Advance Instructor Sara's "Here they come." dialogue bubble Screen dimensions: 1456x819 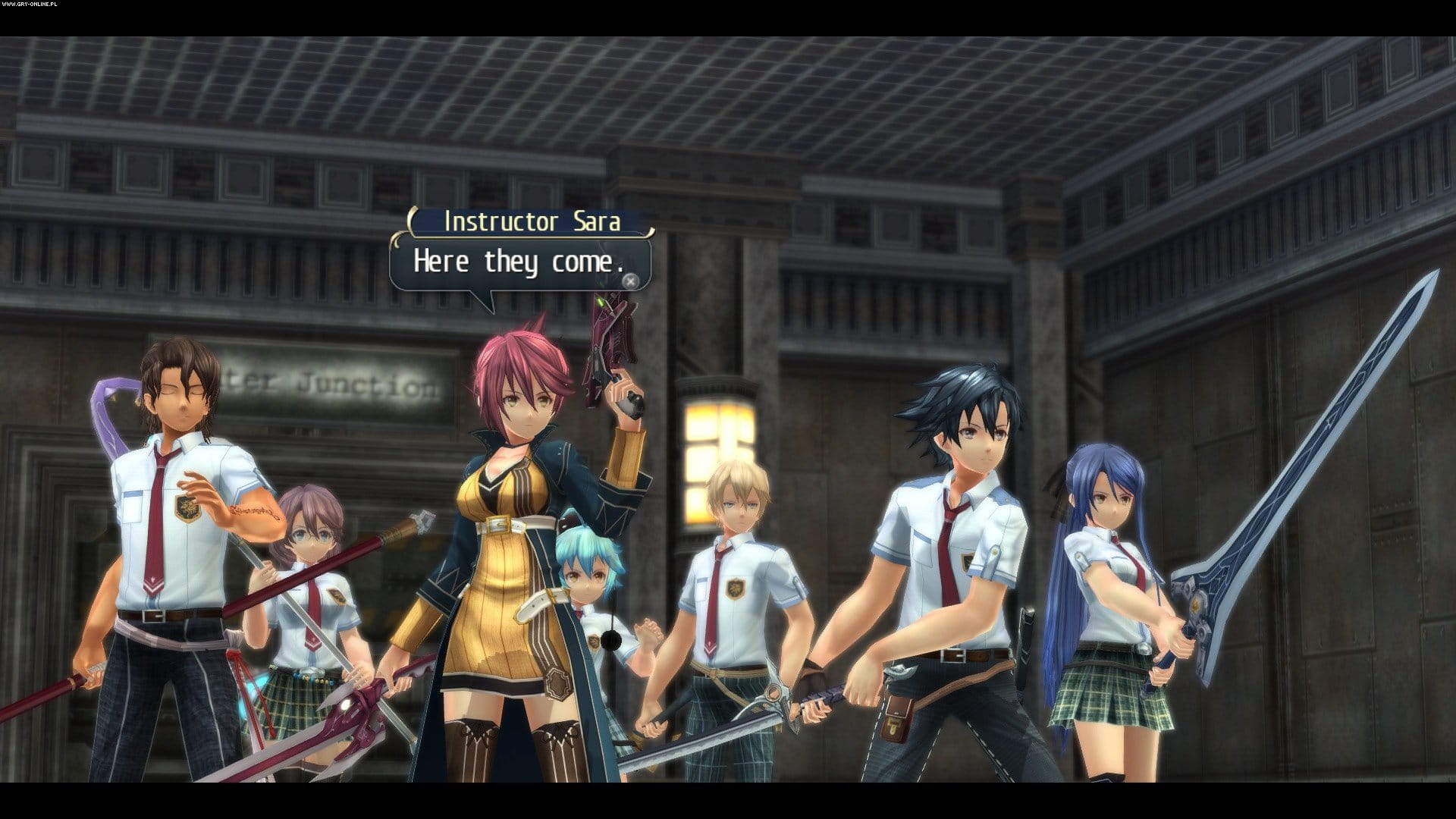[x=630, y=281]
